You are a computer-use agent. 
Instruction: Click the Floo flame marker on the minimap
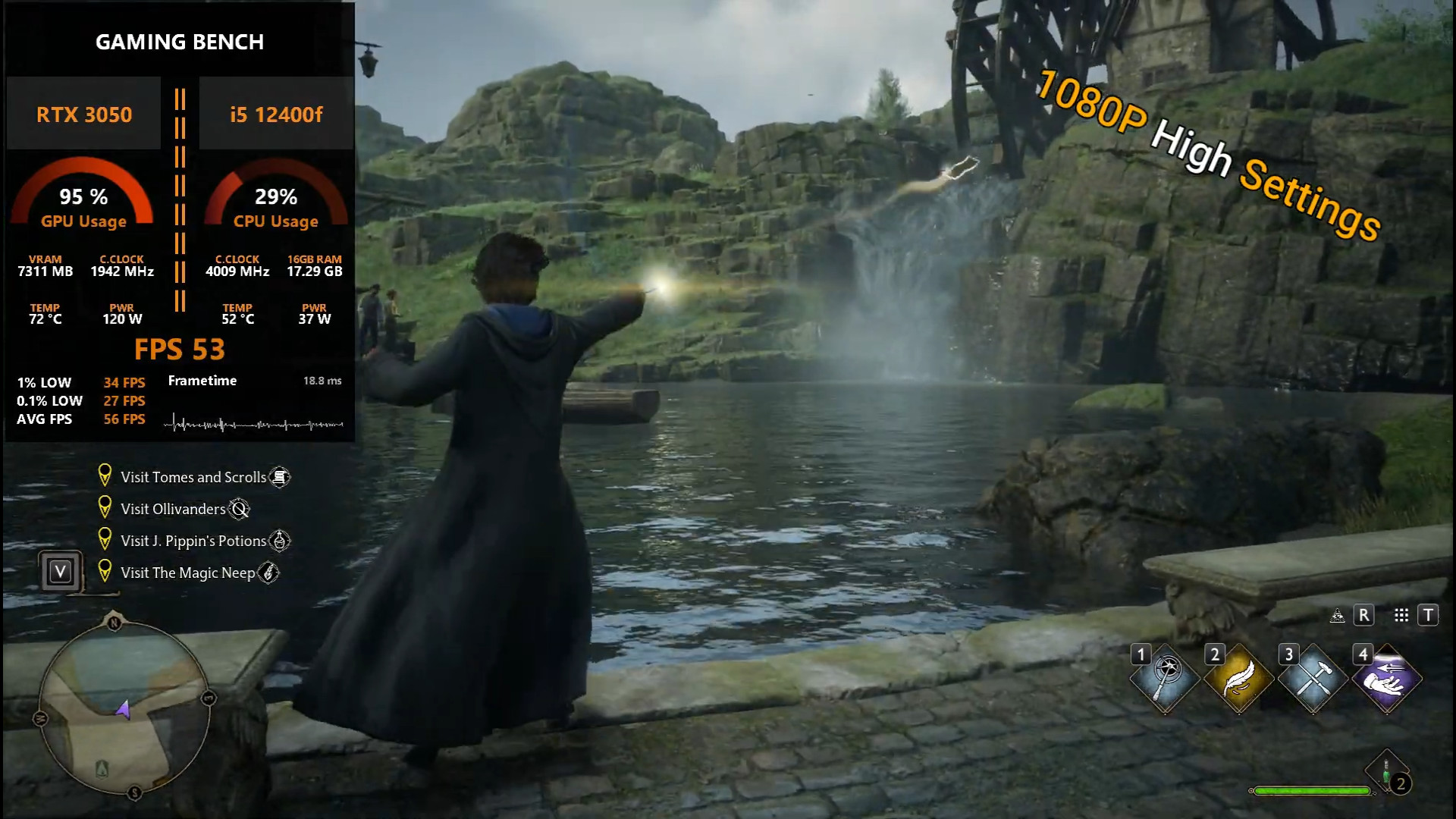pyautogui.click(x=102, y=768)
